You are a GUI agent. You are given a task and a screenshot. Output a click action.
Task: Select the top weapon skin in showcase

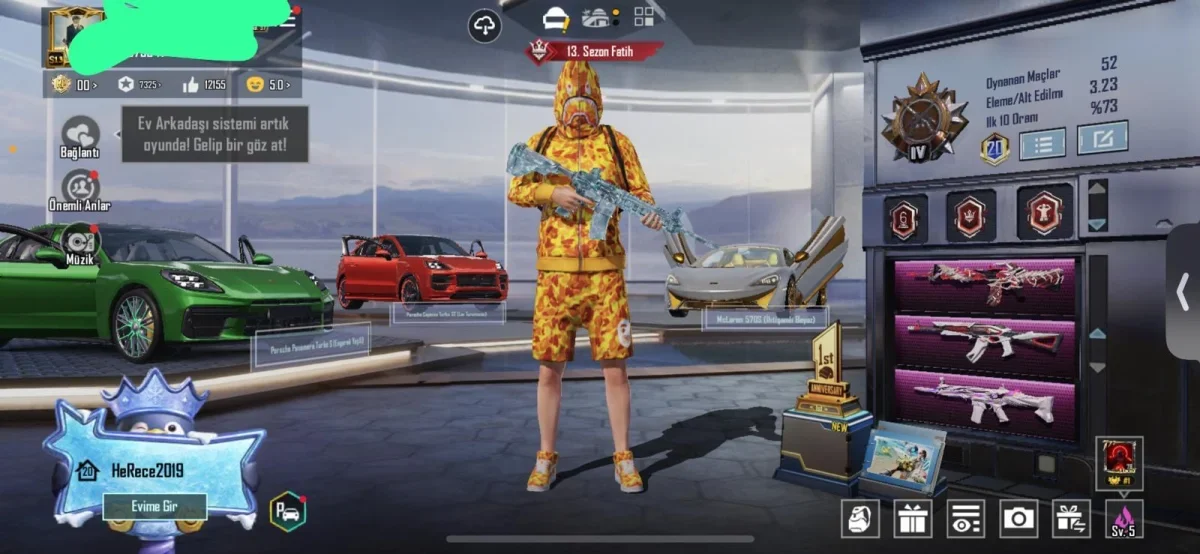985,284
